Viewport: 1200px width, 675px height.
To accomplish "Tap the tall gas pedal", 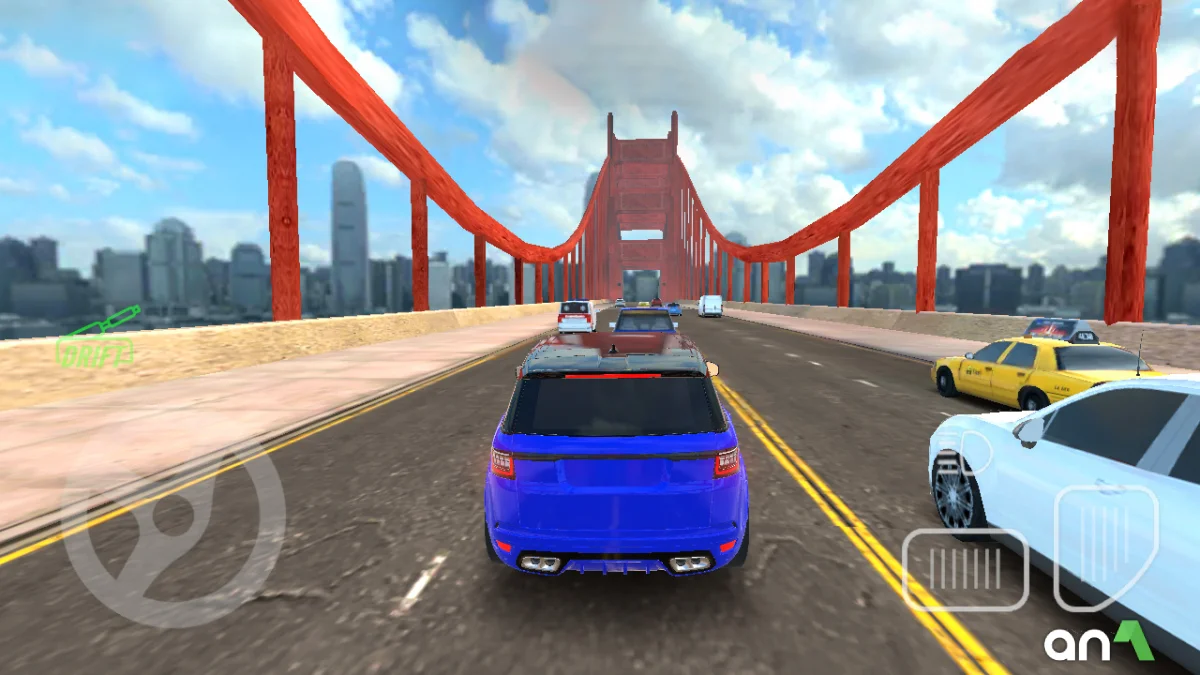I will click(x=1106, y=546).
